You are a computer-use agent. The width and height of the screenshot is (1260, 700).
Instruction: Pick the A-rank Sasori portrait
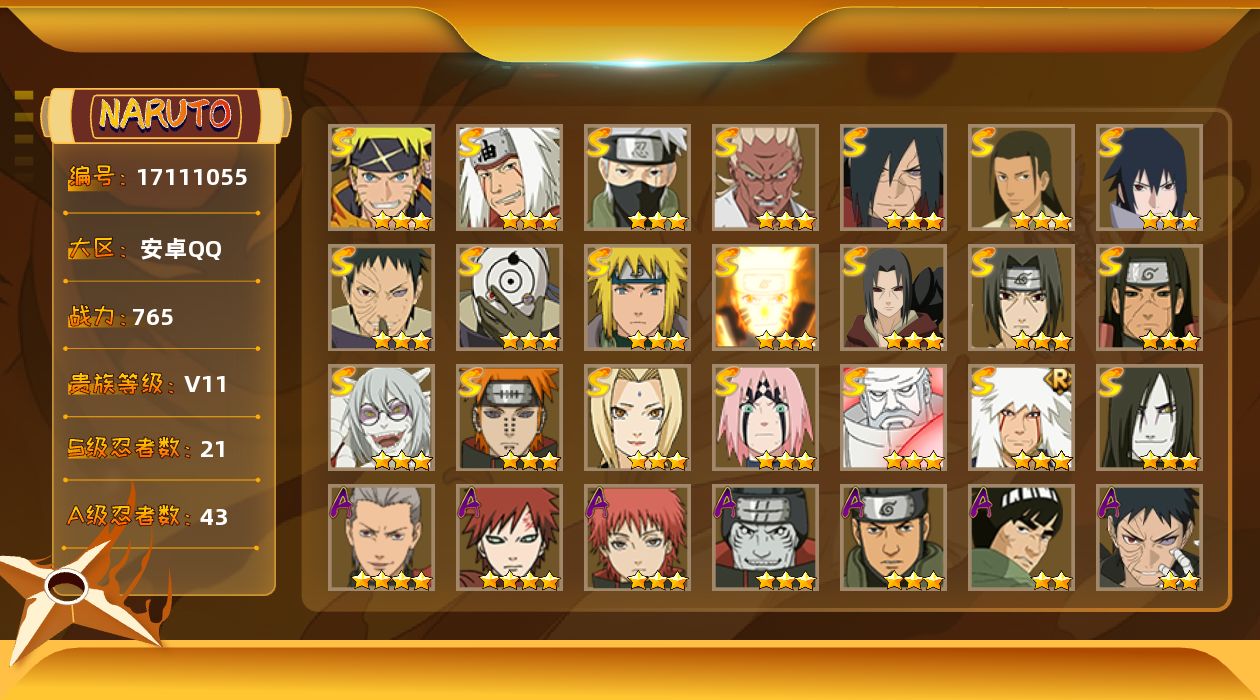(637, 537)
